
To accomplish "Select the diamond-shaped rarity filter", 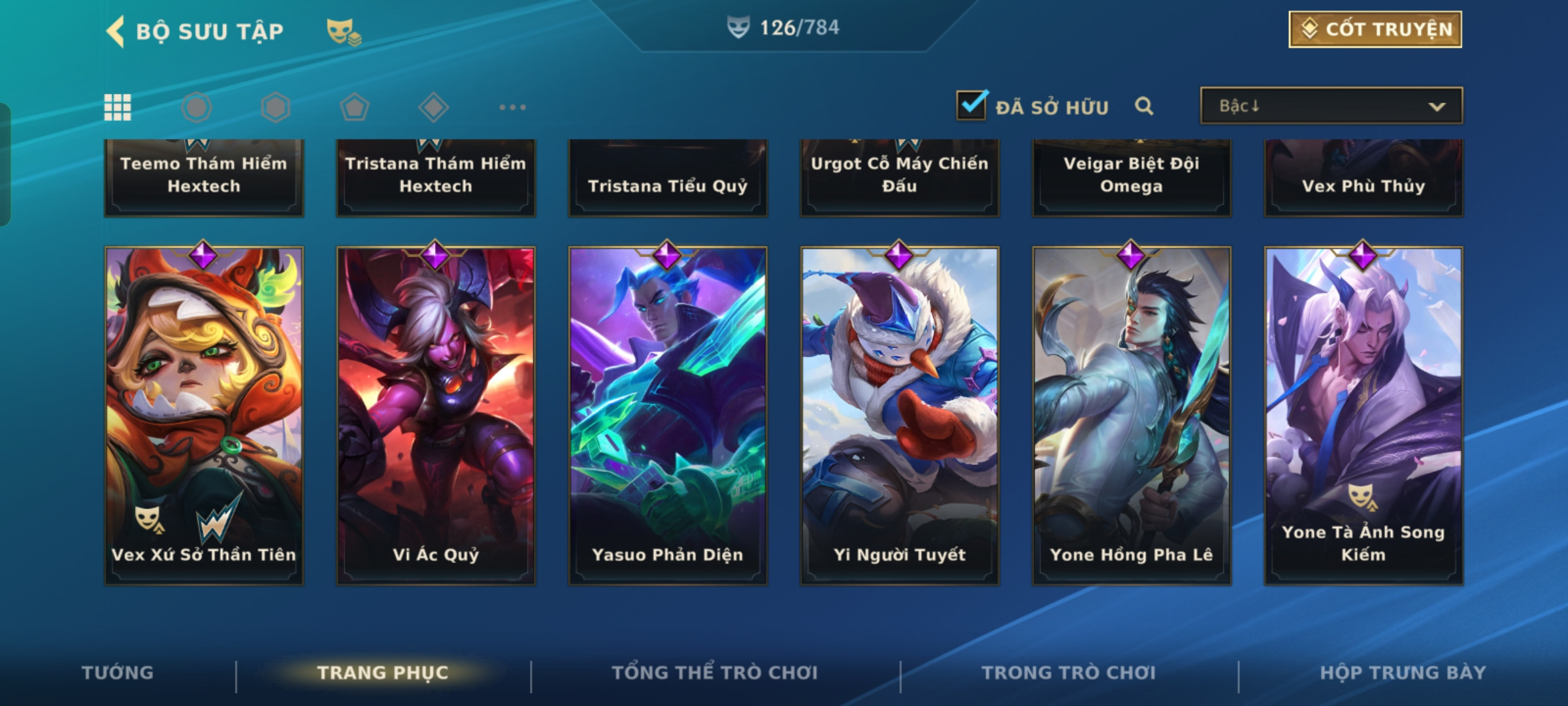I will [x=433, y=107].
